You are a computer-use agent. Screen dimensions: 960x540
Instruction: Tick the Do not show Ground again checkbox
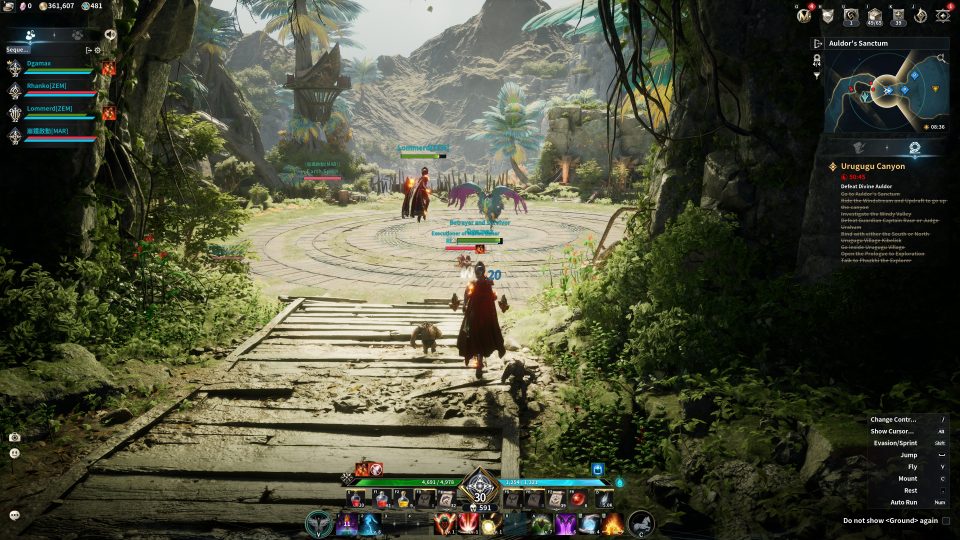[x=945, y=521]
